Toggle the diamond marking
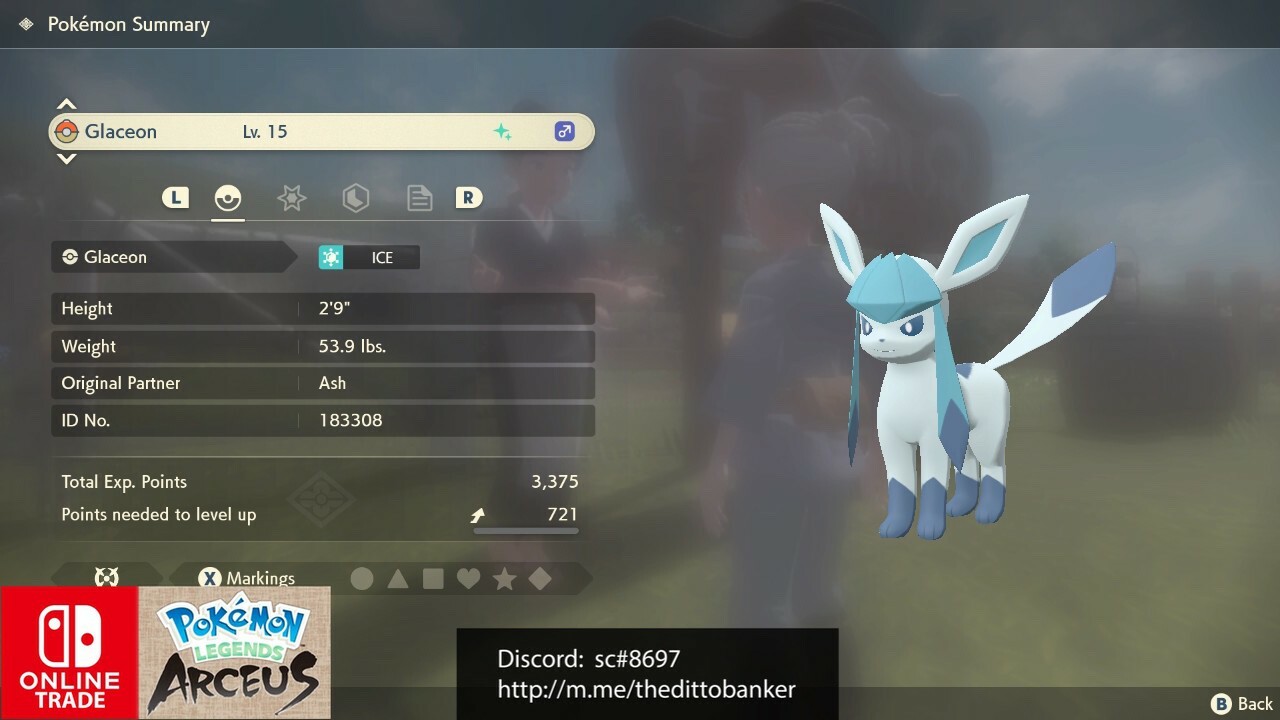Screen dimensions: 1280x720 (540, 578)
